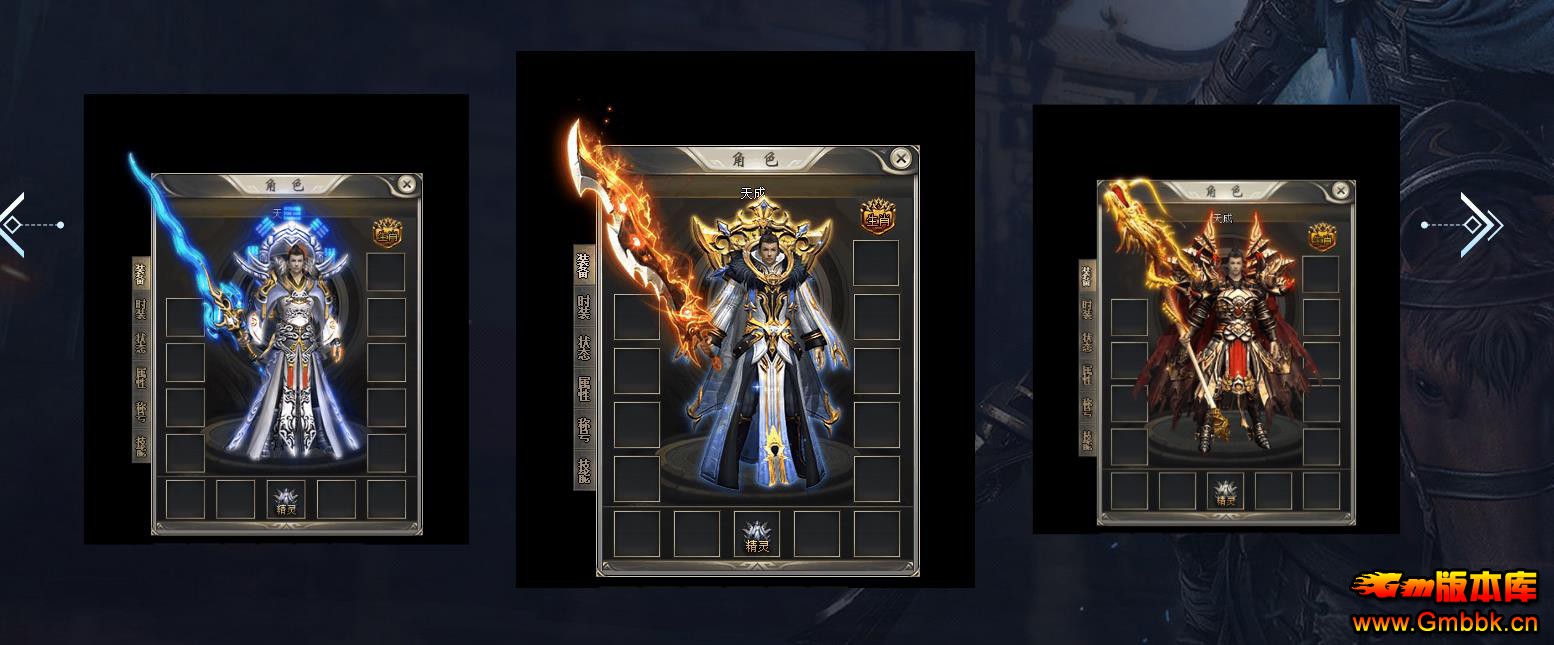This screenshot has width=1554, height=645.
Task: Close the golden dragon staff character's window
Action: [x=1341, y=190]
